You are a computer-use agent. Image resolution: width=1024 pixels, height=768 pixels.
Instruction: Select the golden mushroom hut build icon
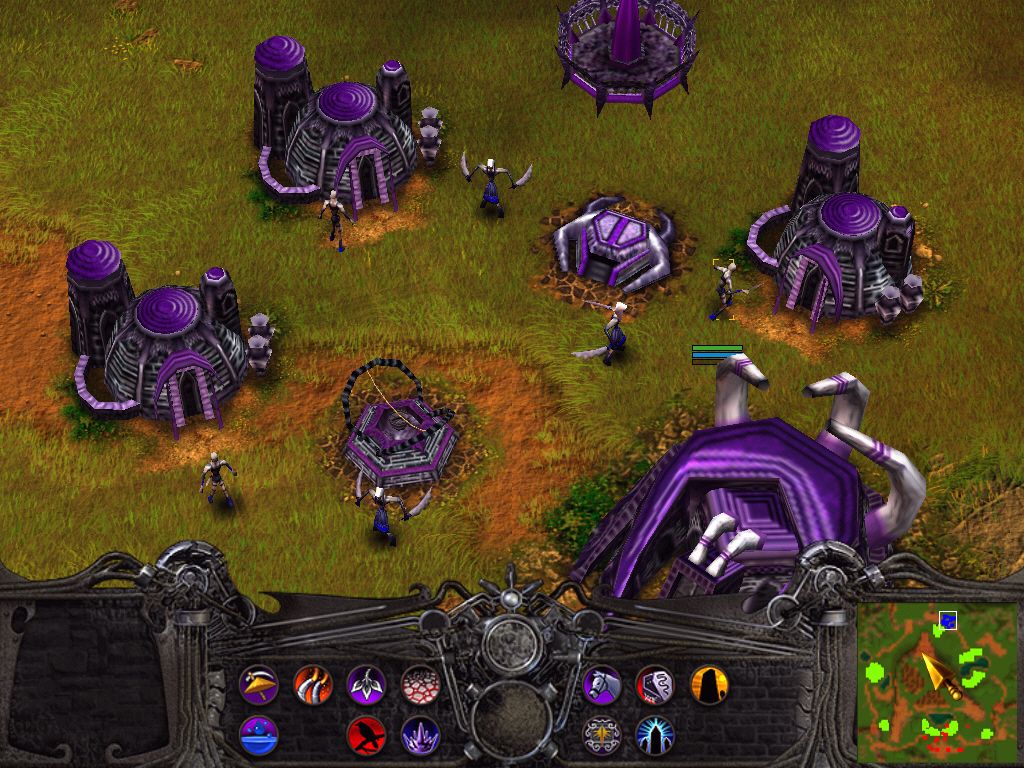pos(259,685)
